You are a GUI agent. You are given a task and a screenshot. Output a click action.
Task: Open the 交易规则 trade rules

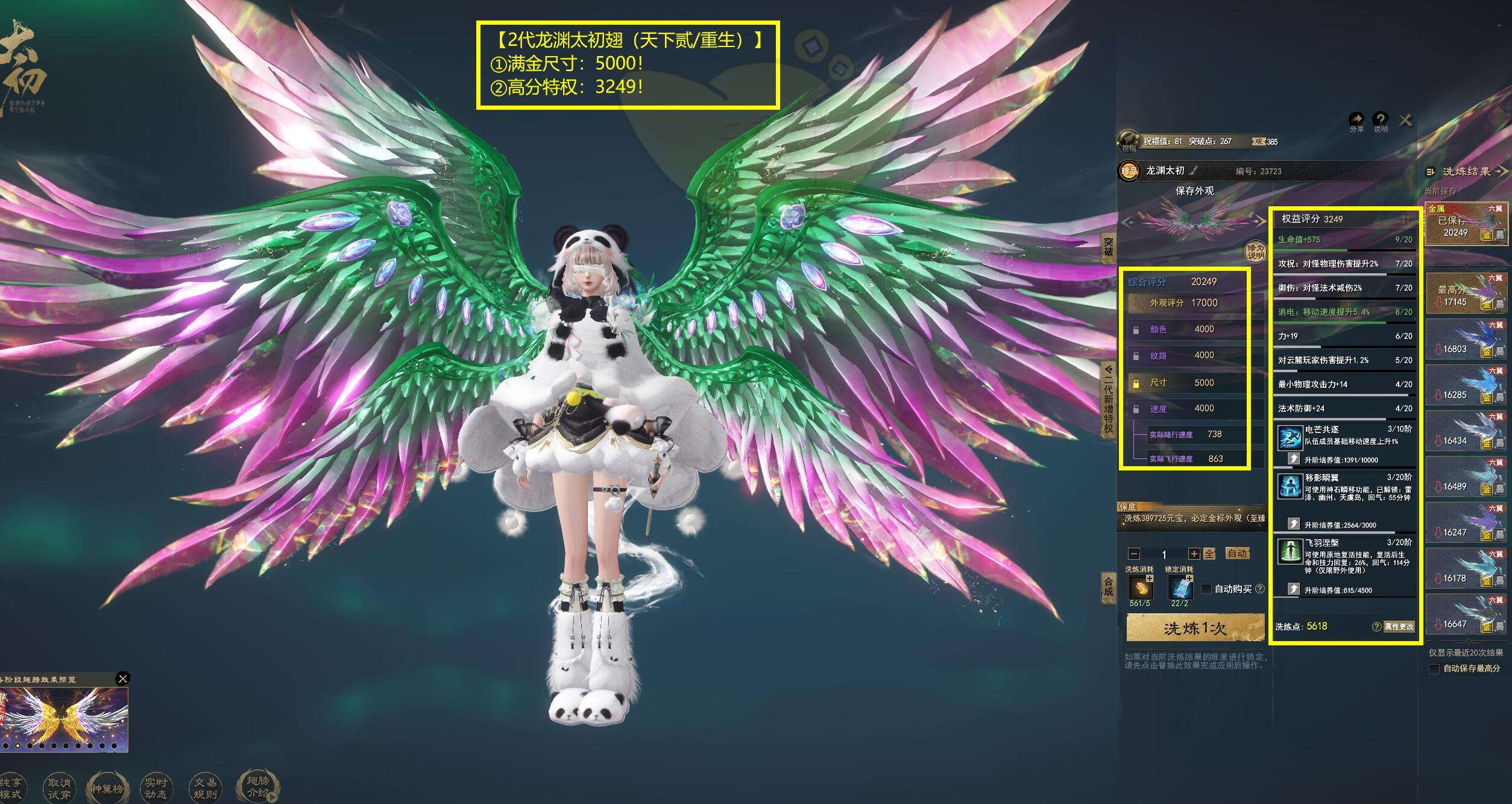tap(206, 788)
